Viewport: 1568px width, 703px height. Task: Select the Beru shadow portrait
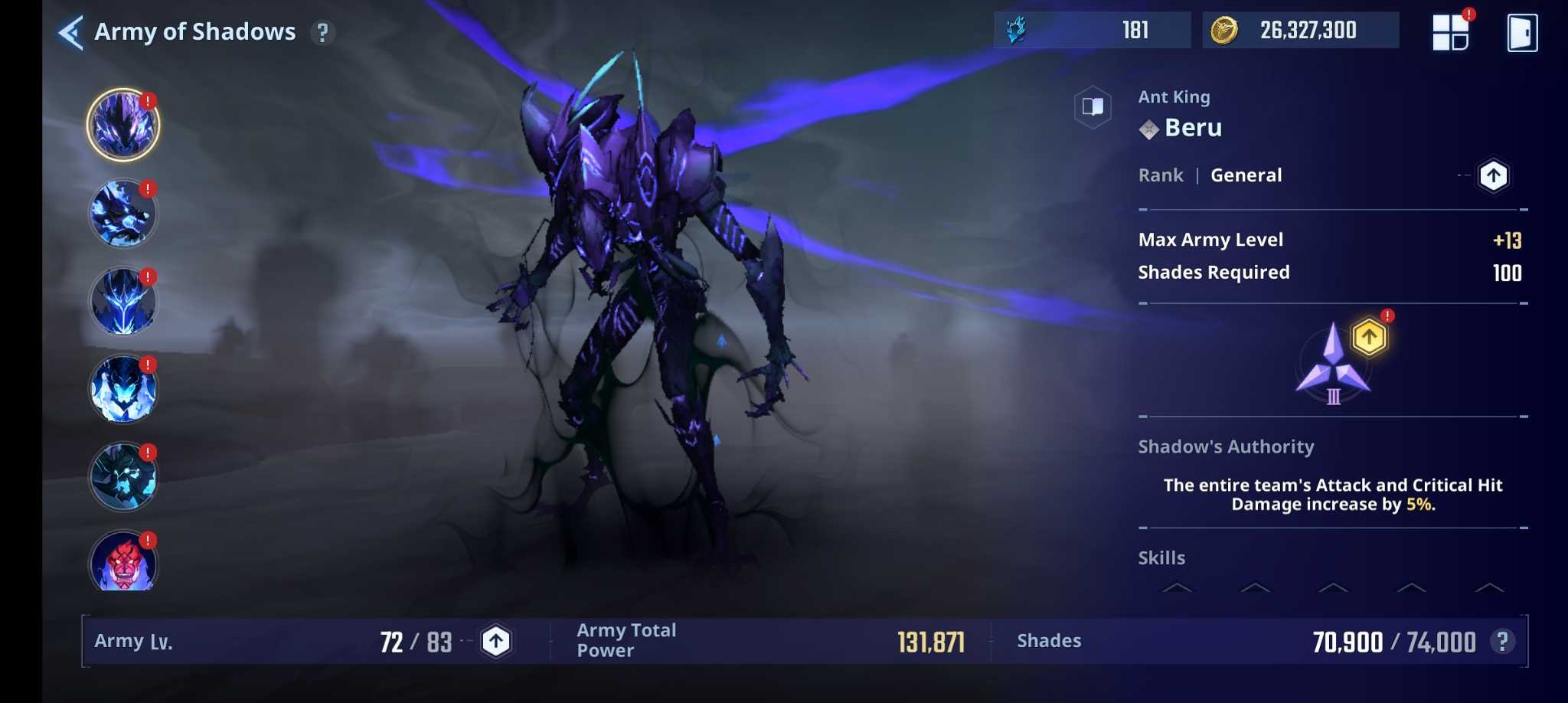coord(122,125)
